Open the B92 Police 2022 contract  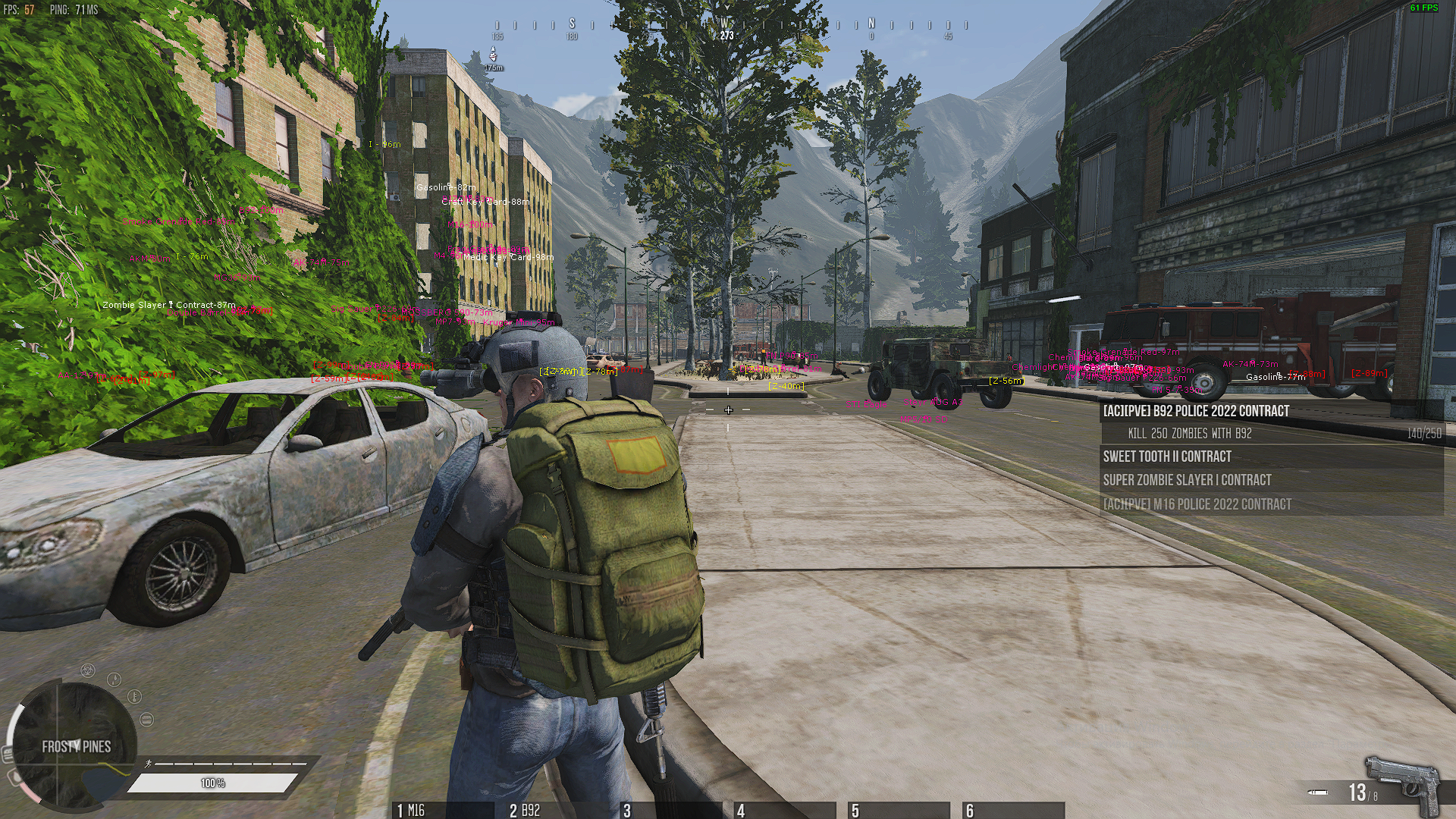pos(1196,411)
